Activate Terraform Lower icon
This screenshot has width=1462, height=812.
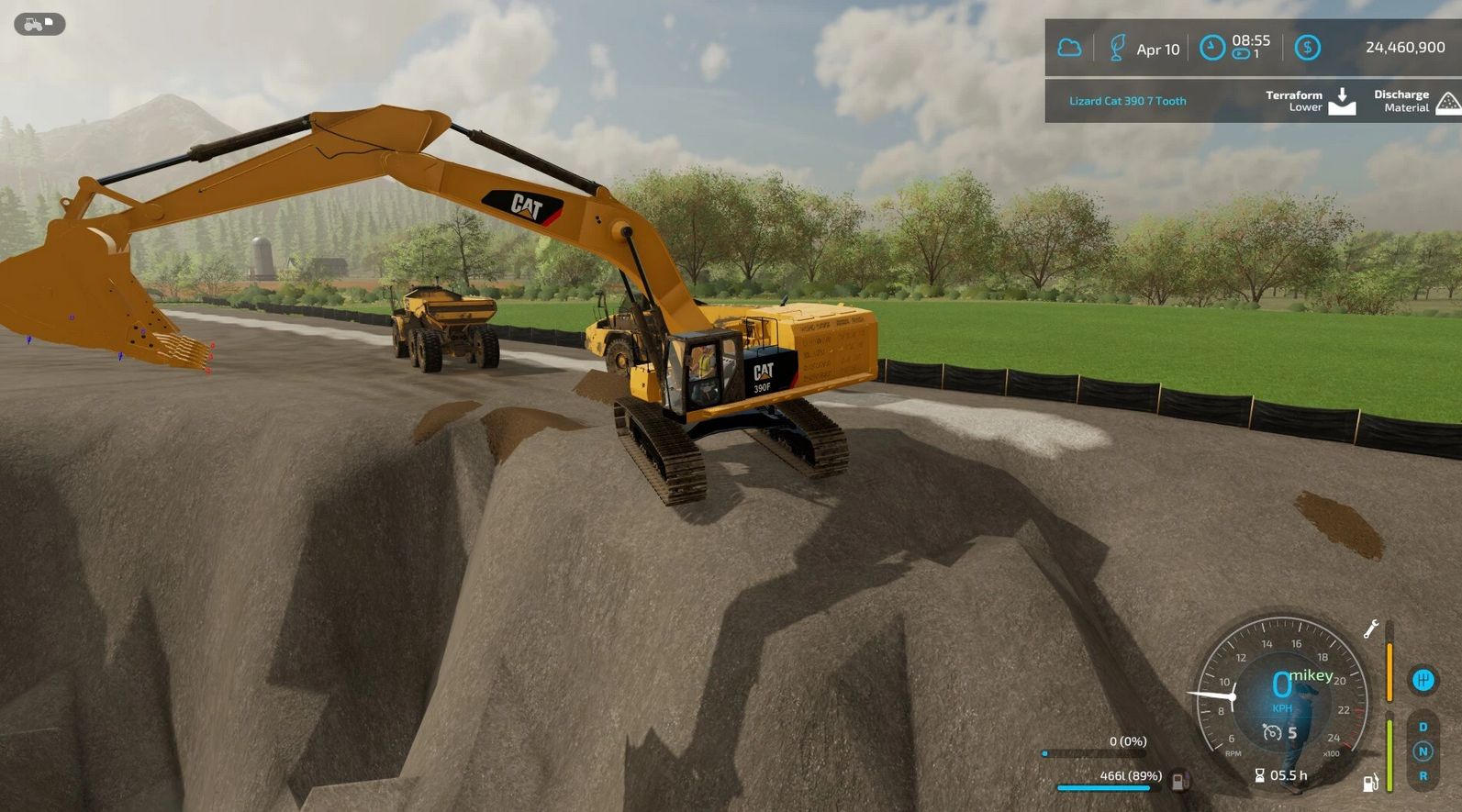click(x=1342, y=101)
